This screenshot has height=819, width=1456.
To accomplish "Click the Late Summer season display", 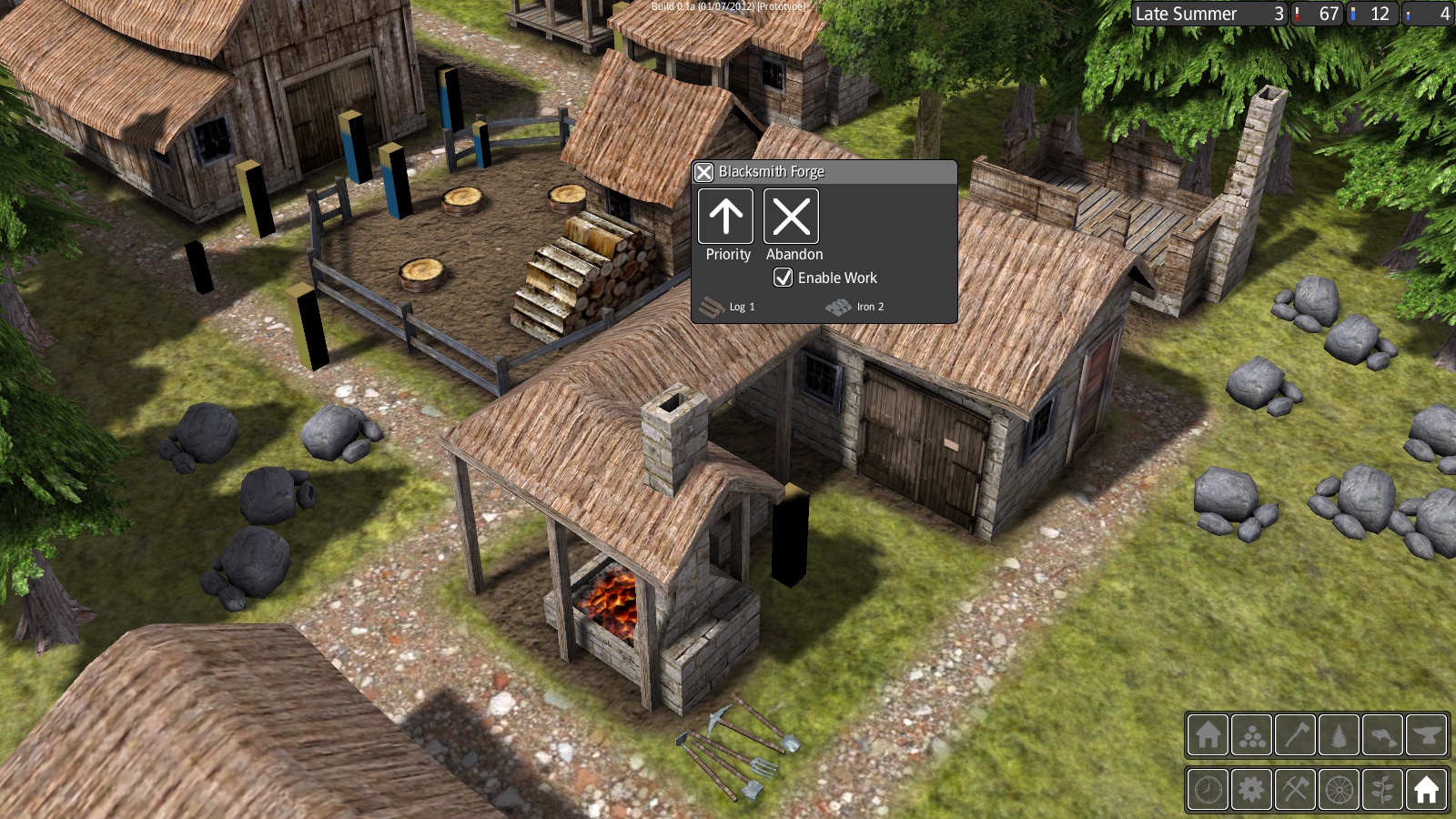I will pyautogui.click(x=1188, y=14).
